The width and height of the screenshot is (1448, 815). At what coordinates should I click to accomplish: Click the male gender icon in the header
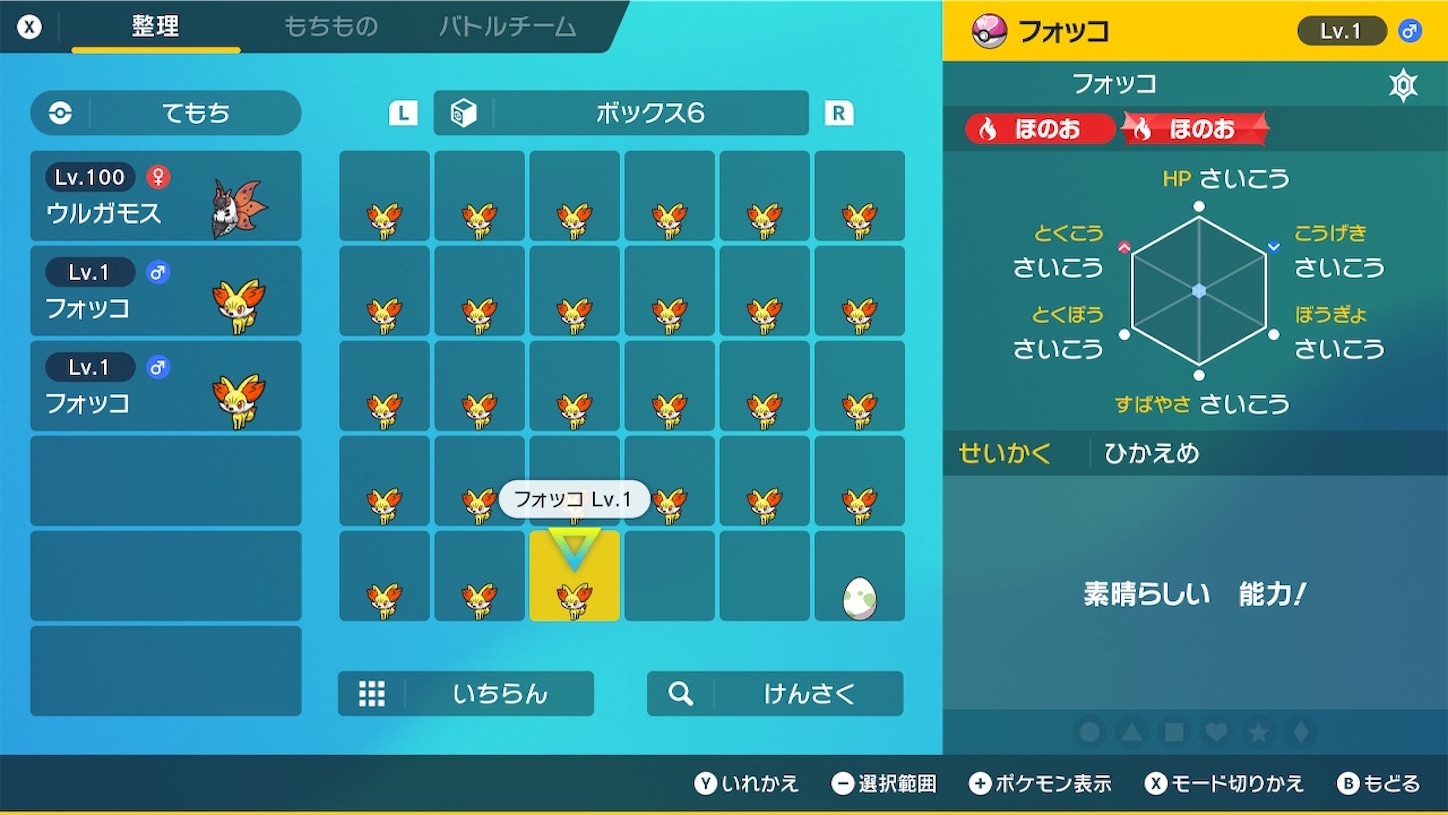pos(1411,30)
